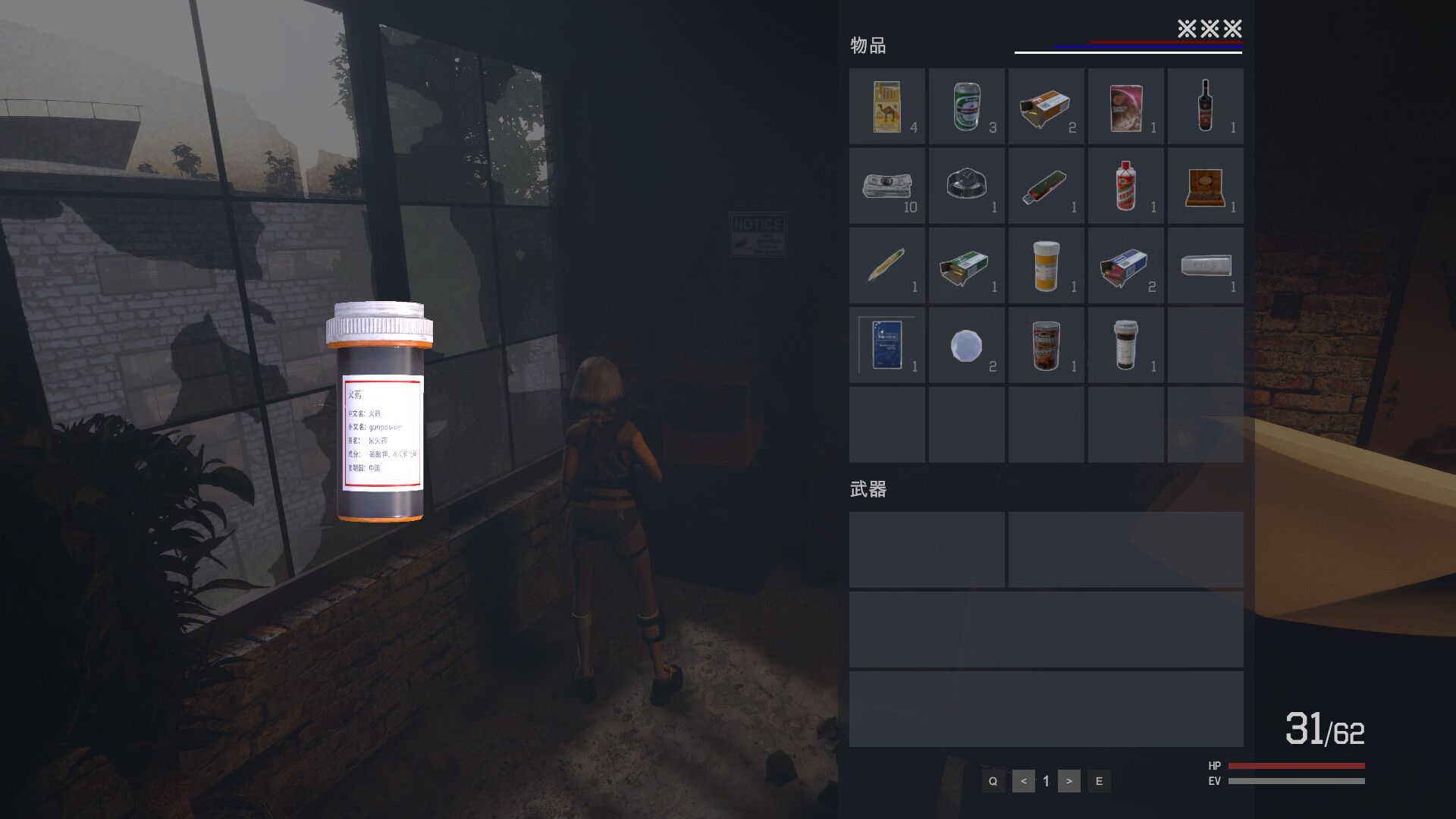Screen dimensions: 1456x819
Task: Select the Chunky soup can
Action: point(1046,345)
